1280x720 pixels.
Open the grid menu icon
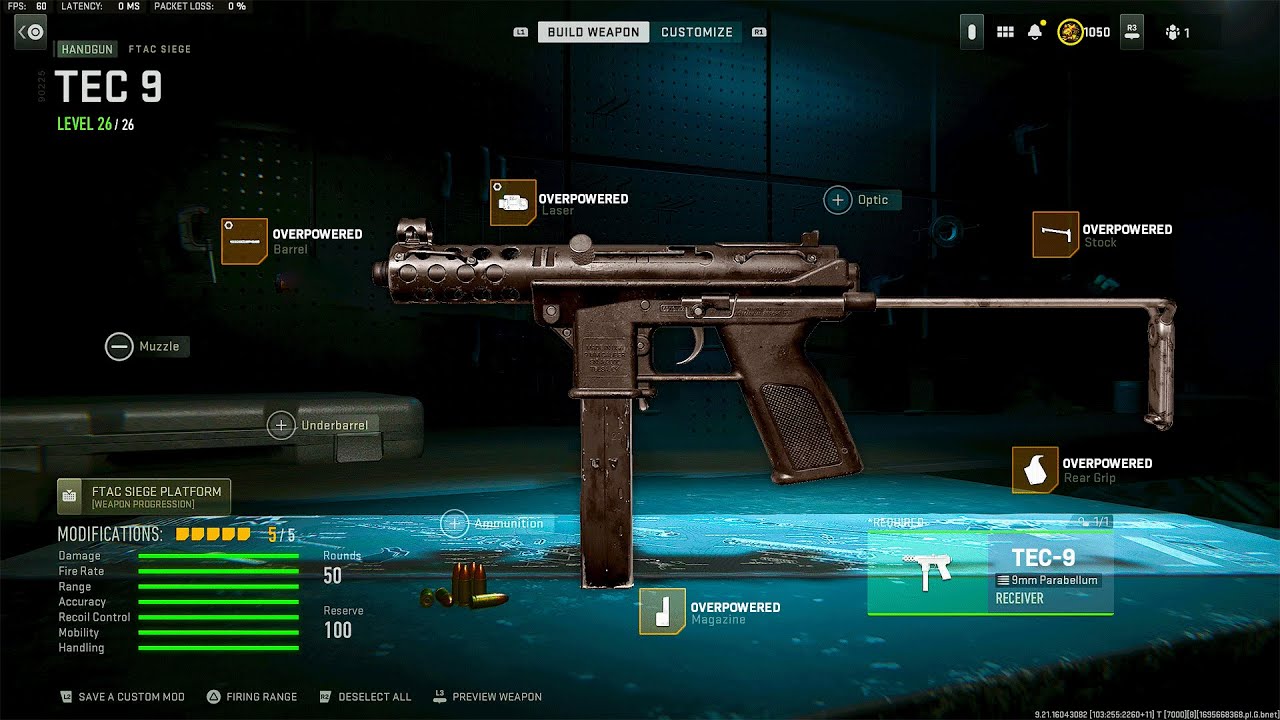click(1005, 32)
